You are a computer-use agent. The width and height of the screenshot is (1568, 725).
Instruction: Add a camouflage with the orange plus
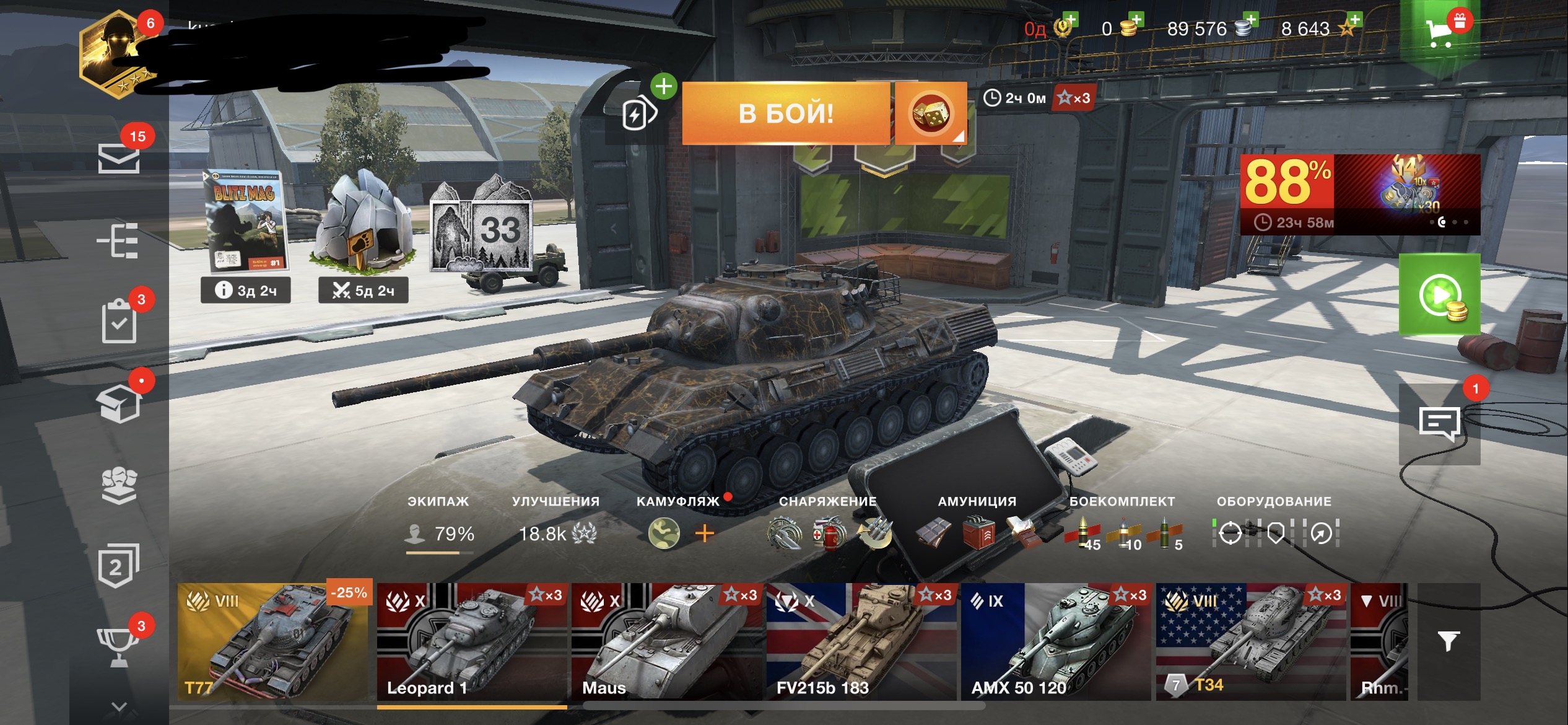pos(705,533)
